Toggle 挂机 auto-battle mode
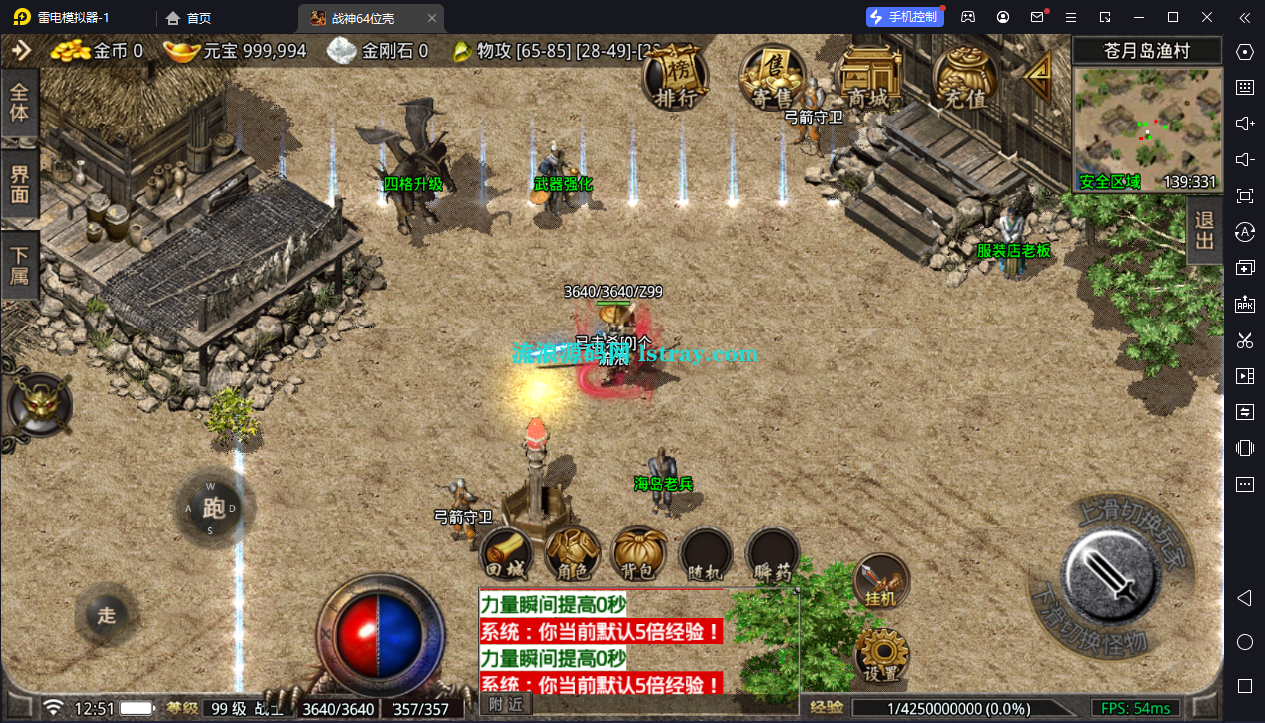Screen dimensions: 1265x723 [x=881, y=582]
